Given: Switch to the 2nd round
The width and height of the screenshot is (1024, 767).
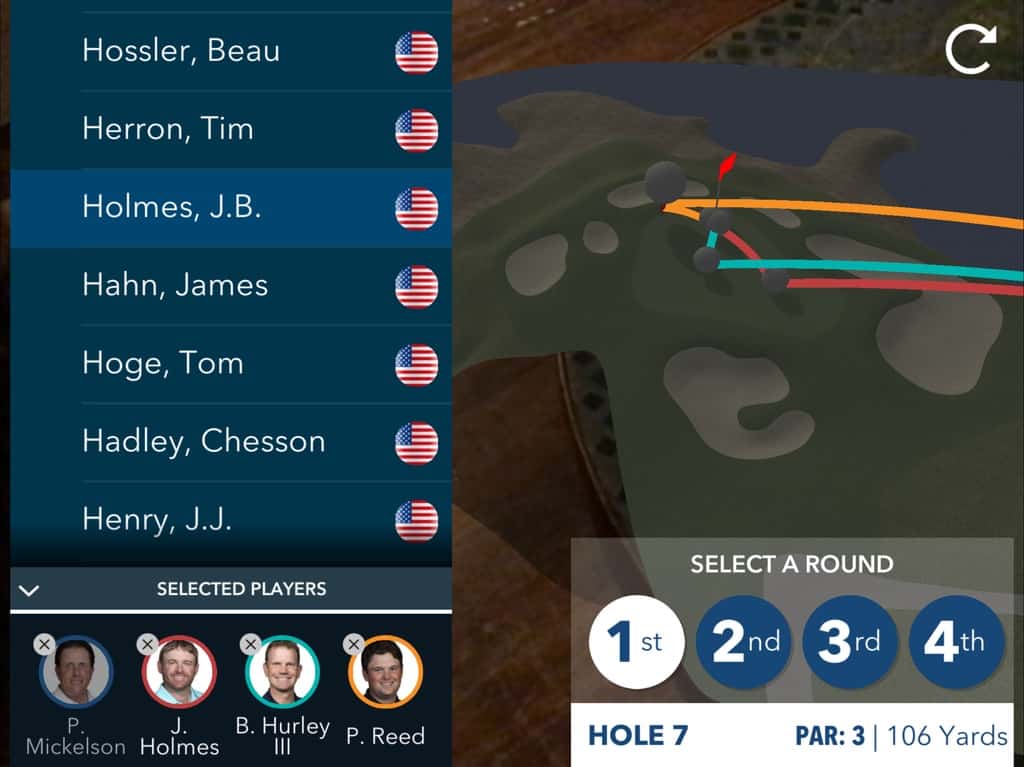Looking at the screenshot, I should [x=743, y=642].
